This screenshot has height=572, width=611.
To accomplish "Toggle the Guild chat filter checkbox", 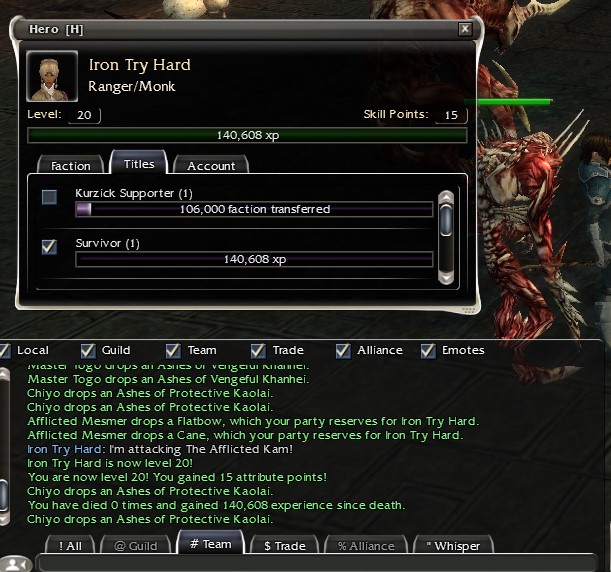I will pyautogui.click(x=88, y=350).
